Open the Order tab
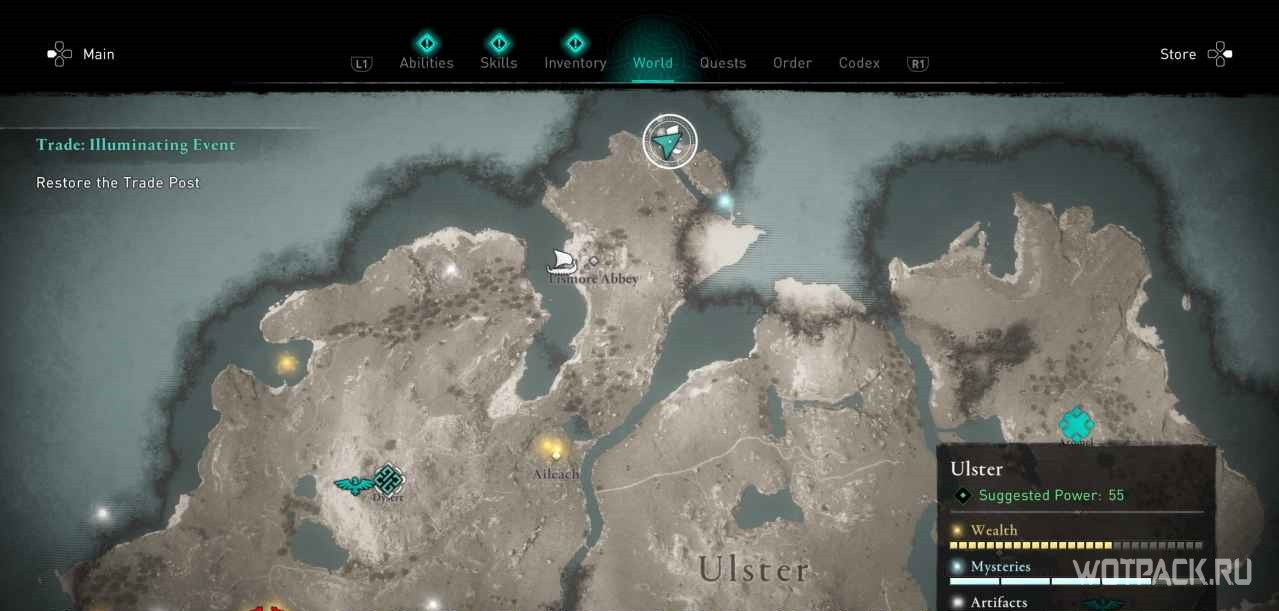Viewport: 1279px width, 611px height. [792, 62]
